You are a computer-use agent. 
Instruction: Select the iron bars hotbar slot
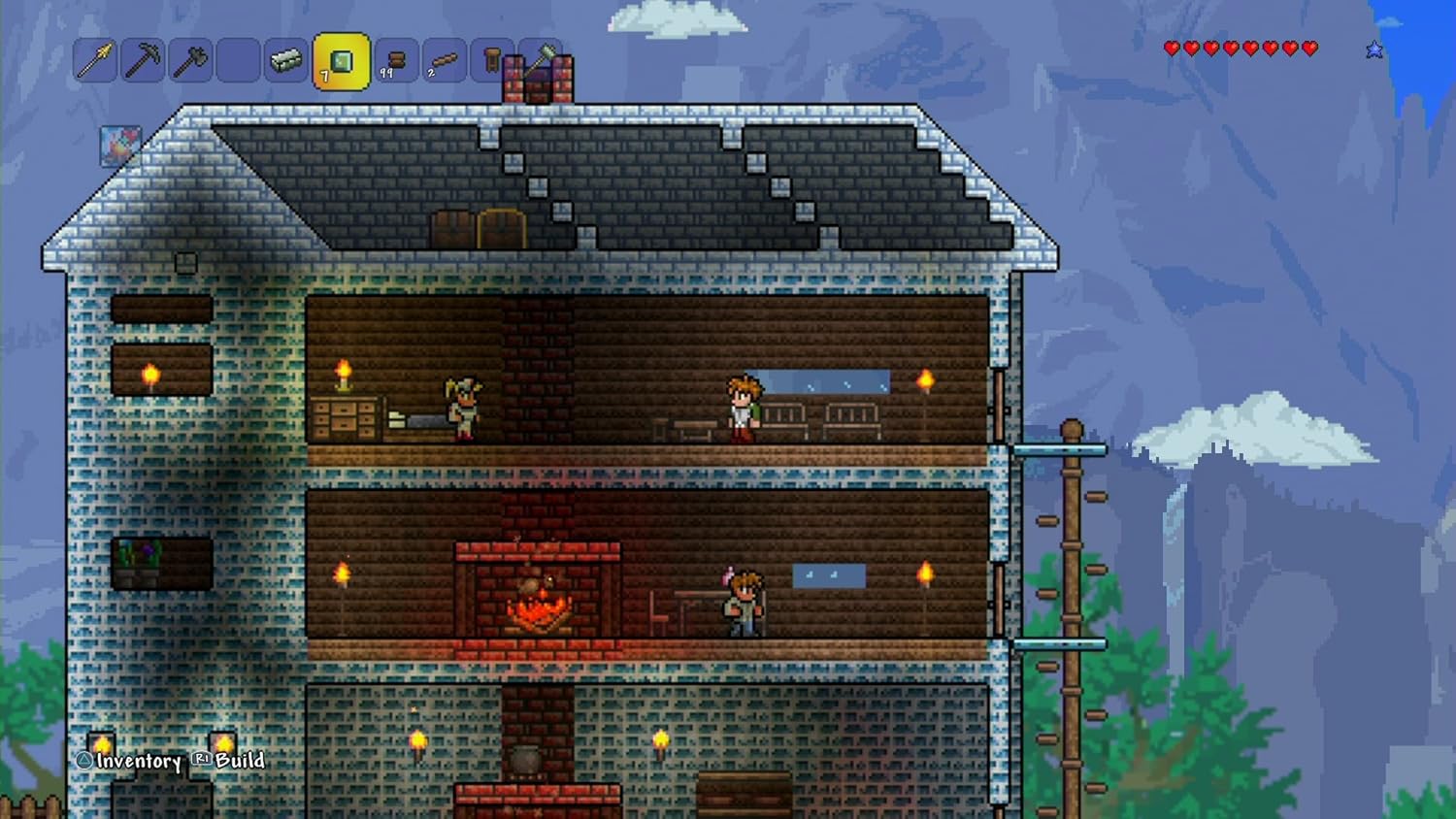point(284,61)
